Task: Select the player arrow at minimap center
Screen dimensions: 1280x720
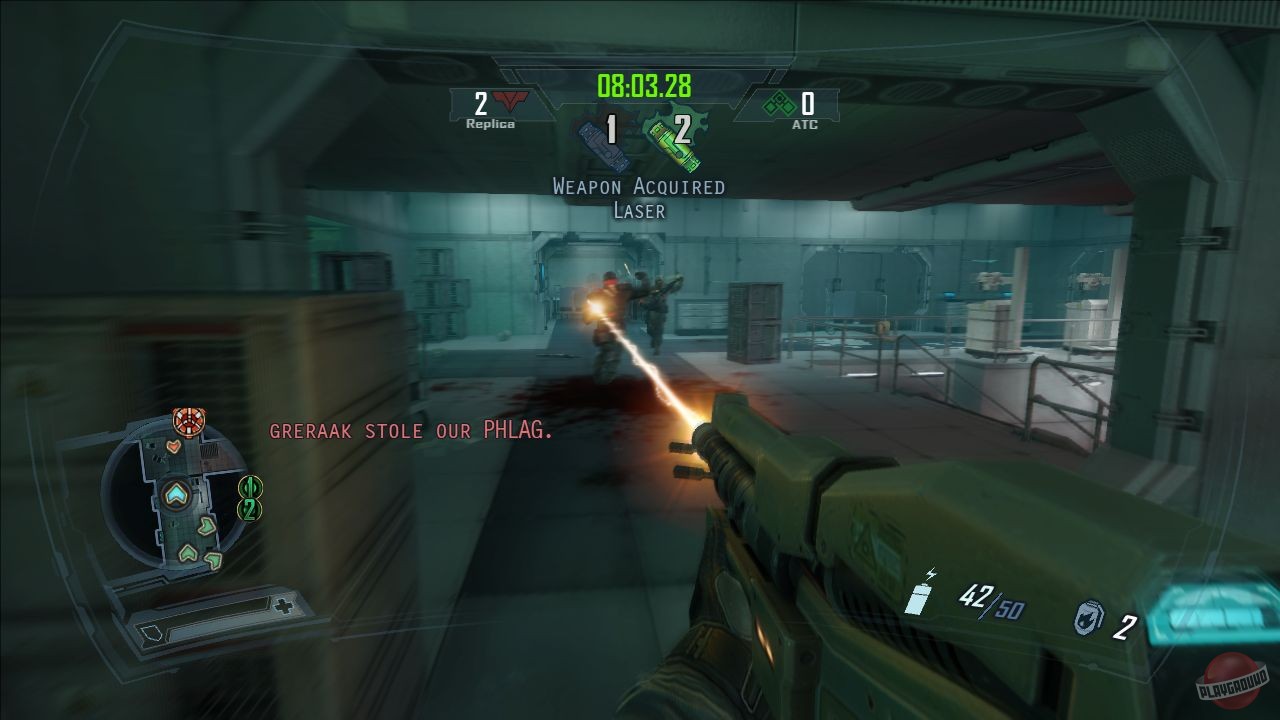Action: click(x=175, y=491)
